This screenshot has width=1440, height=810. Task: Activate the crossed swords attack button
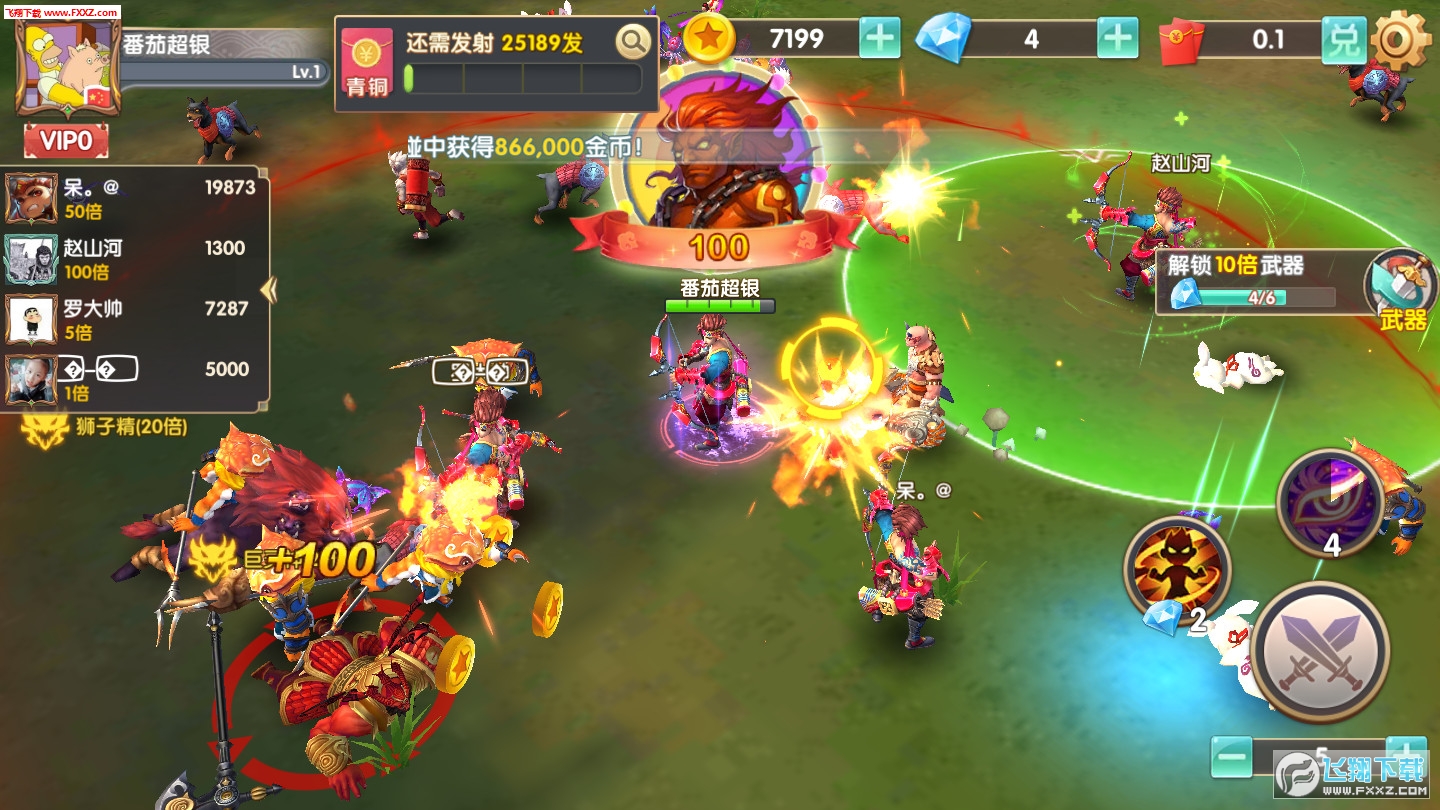(x=1320, y=650)
